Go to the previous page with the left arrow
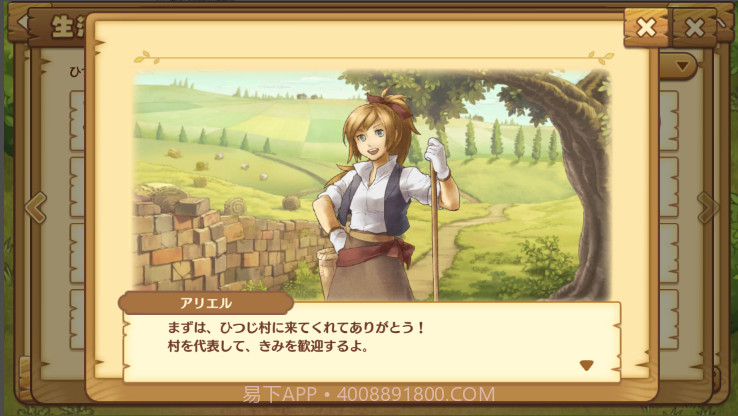This screenshot has width=738, height=416. (35, 207)
